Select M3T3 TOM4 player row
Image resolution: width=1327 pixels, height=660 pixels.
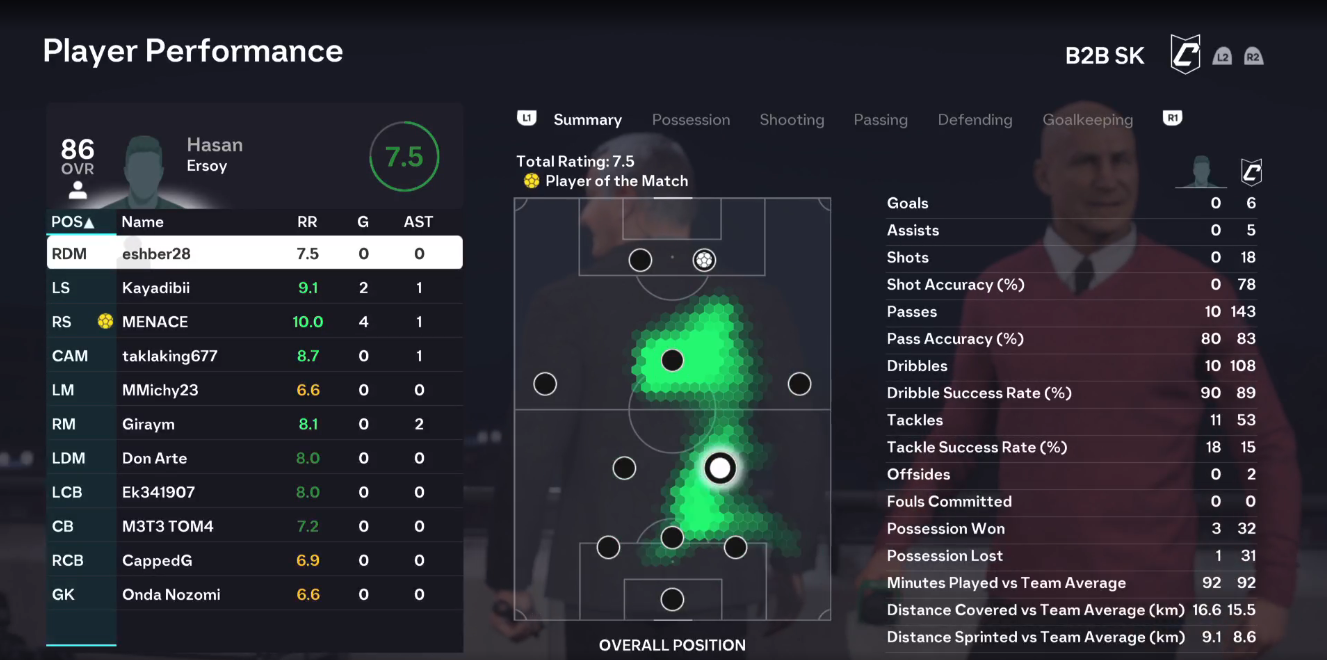pyautogui.click(x=255, y=526)
